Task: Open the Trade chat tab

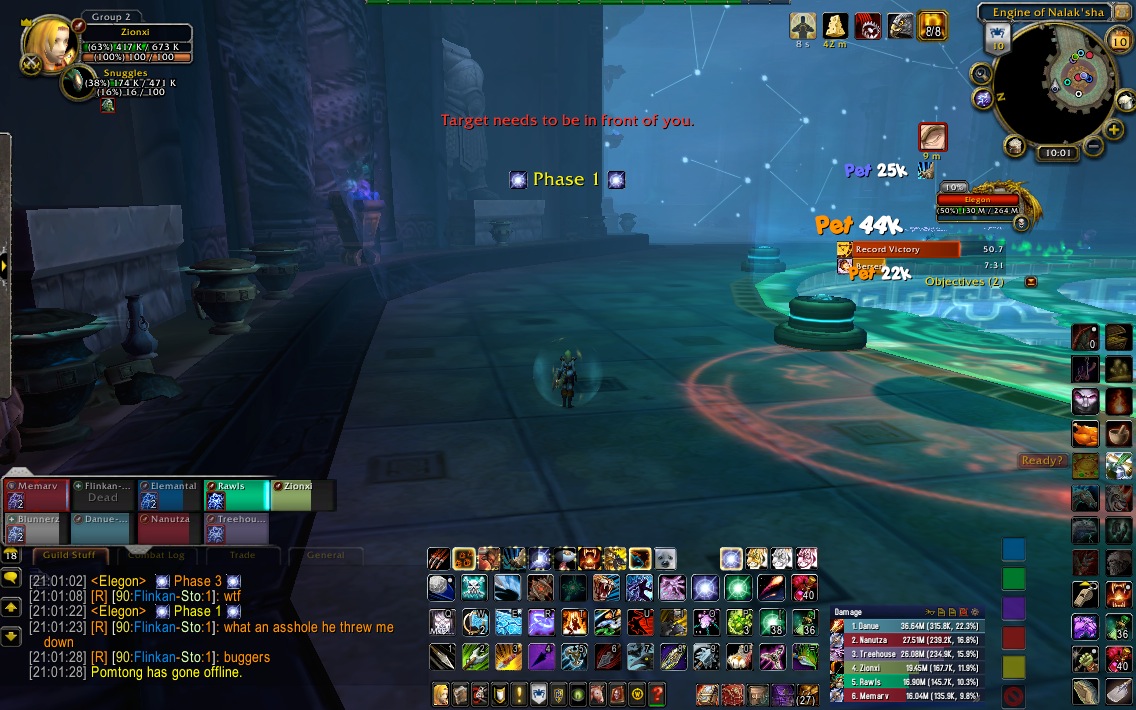Action: click(242, 555)
